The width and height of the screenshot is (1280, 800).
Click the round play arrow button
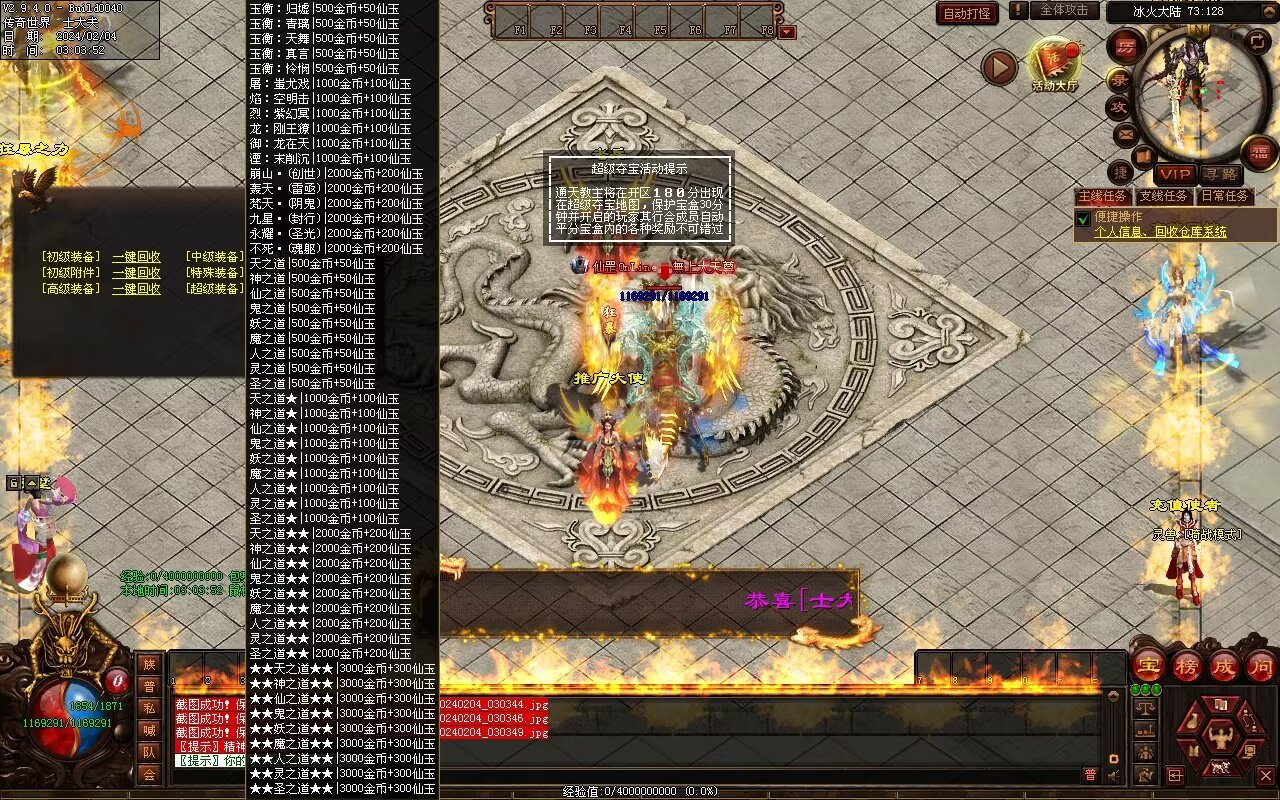998,67
